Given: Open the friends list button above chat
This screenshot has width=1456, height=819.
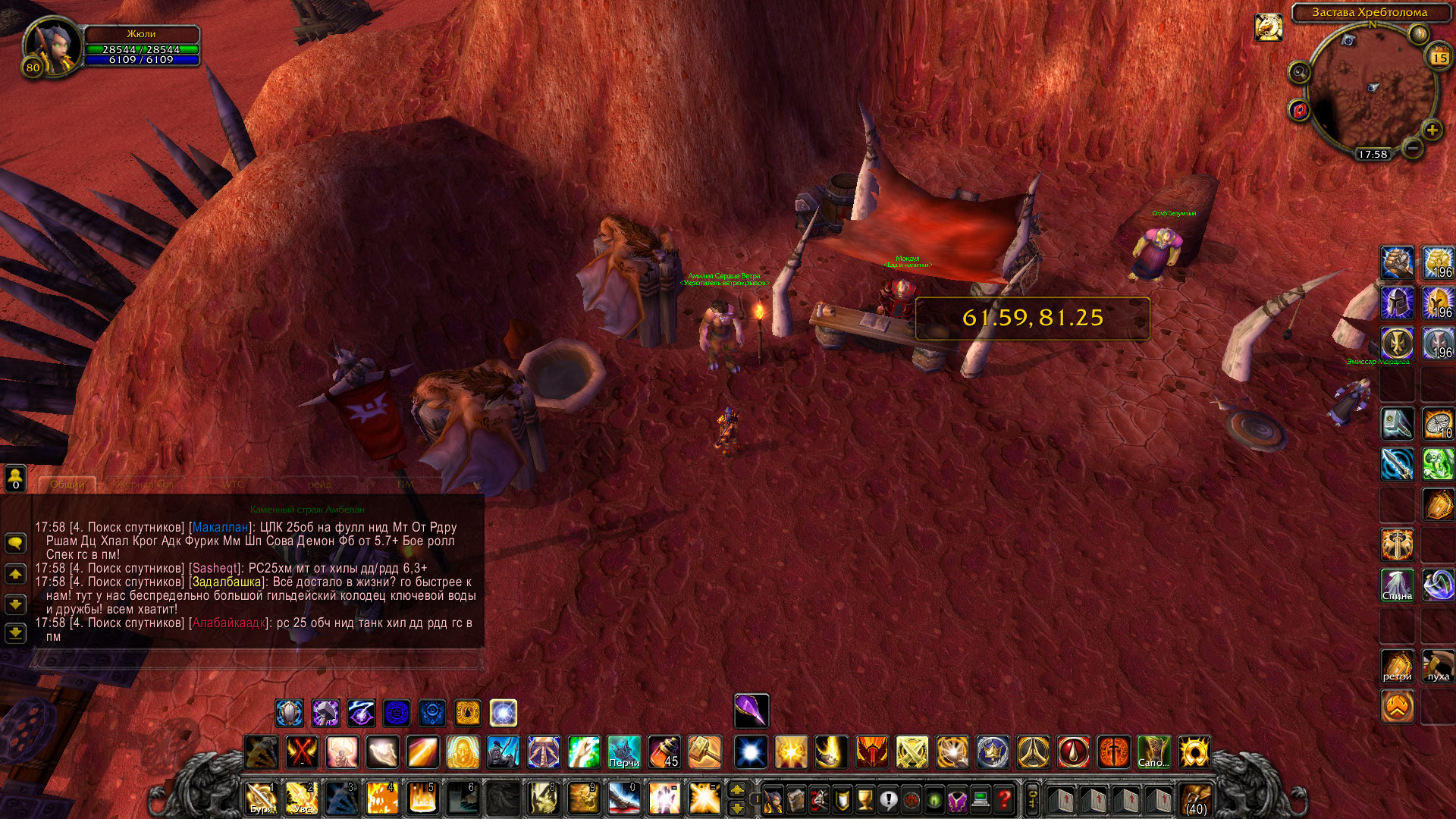Looking at the screenshot, I should [x=15, y=478].
